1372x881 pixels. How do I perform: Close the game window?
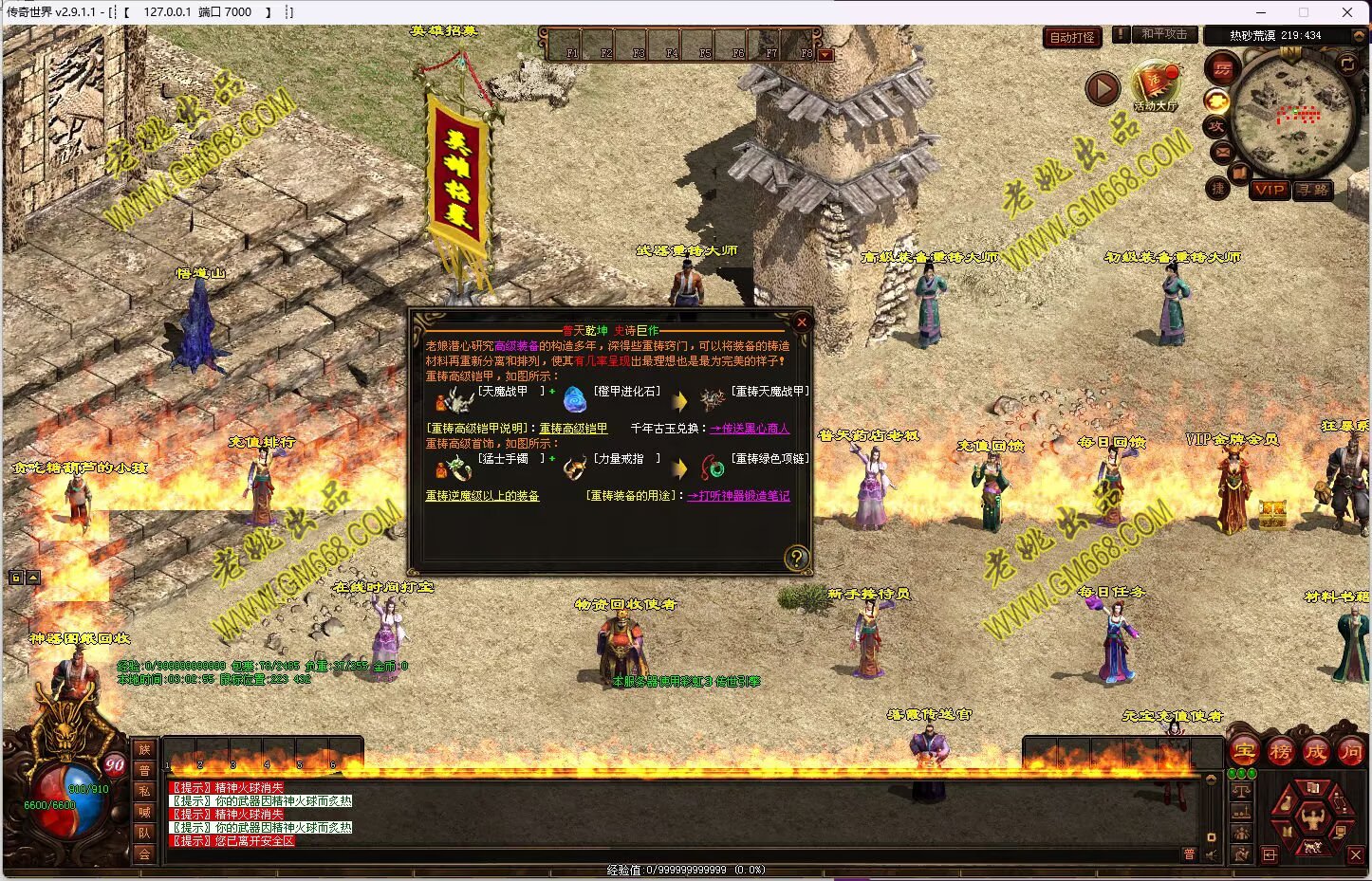pyautogui.click(x=1346, y=12)
